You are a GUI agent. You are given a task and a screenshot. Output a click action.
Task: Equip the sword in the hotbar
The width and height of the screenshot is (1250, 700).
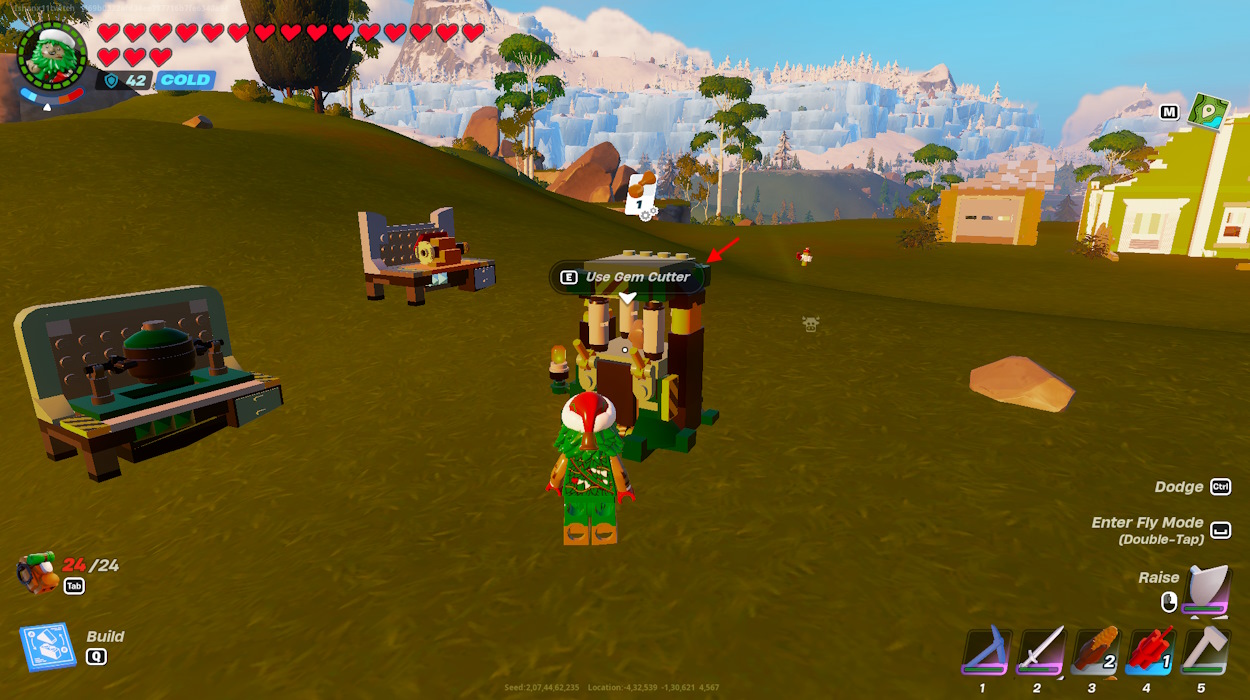click(1040, 653)
